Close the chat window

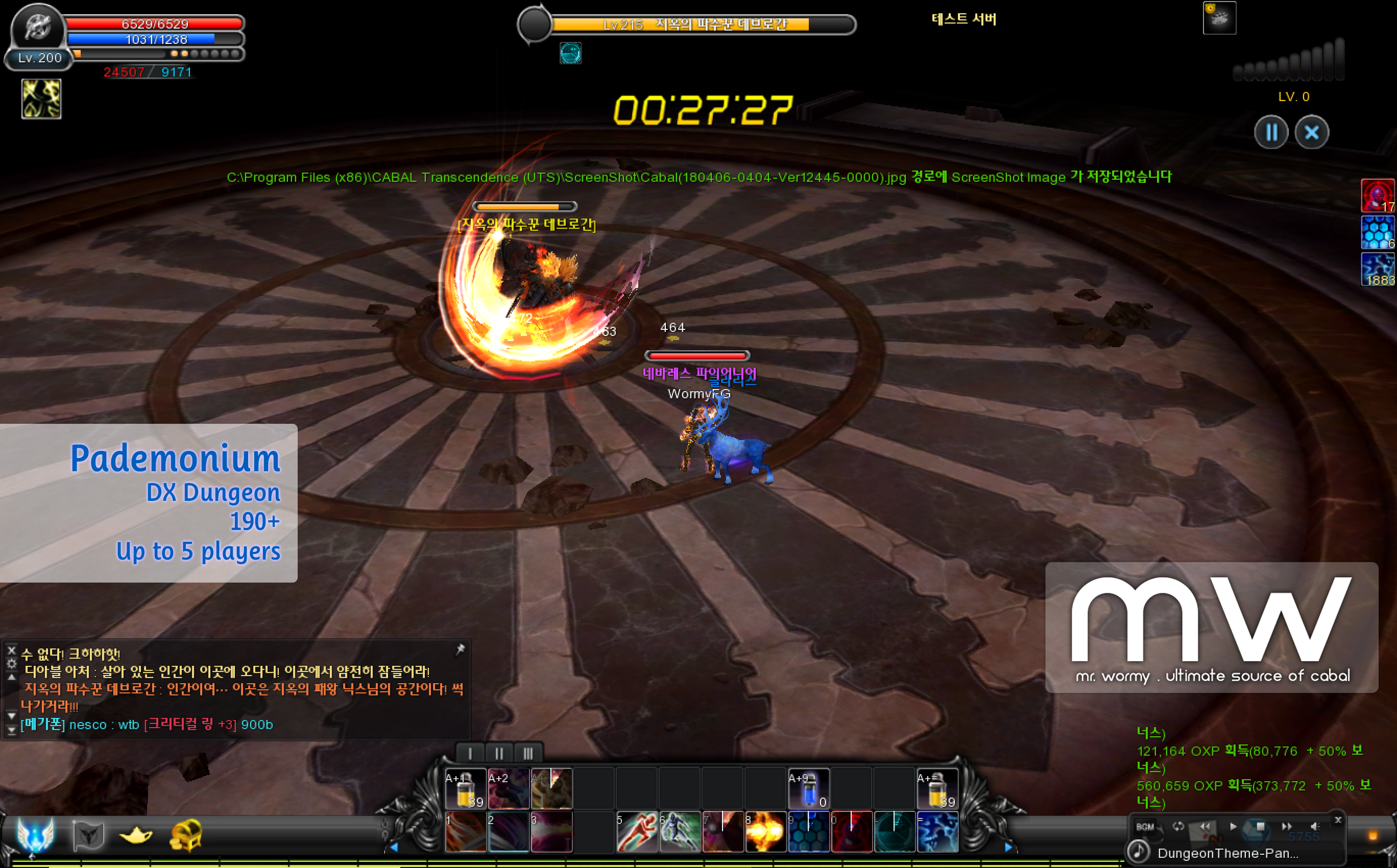11,650
